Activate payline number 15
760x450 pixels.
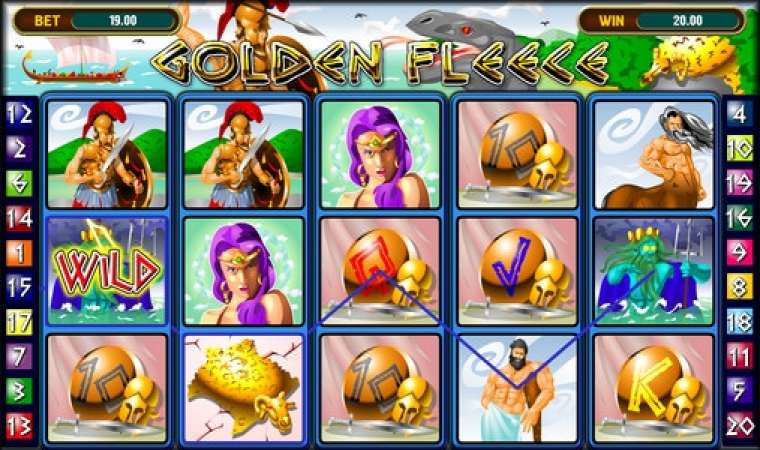(x=19, y=287)
